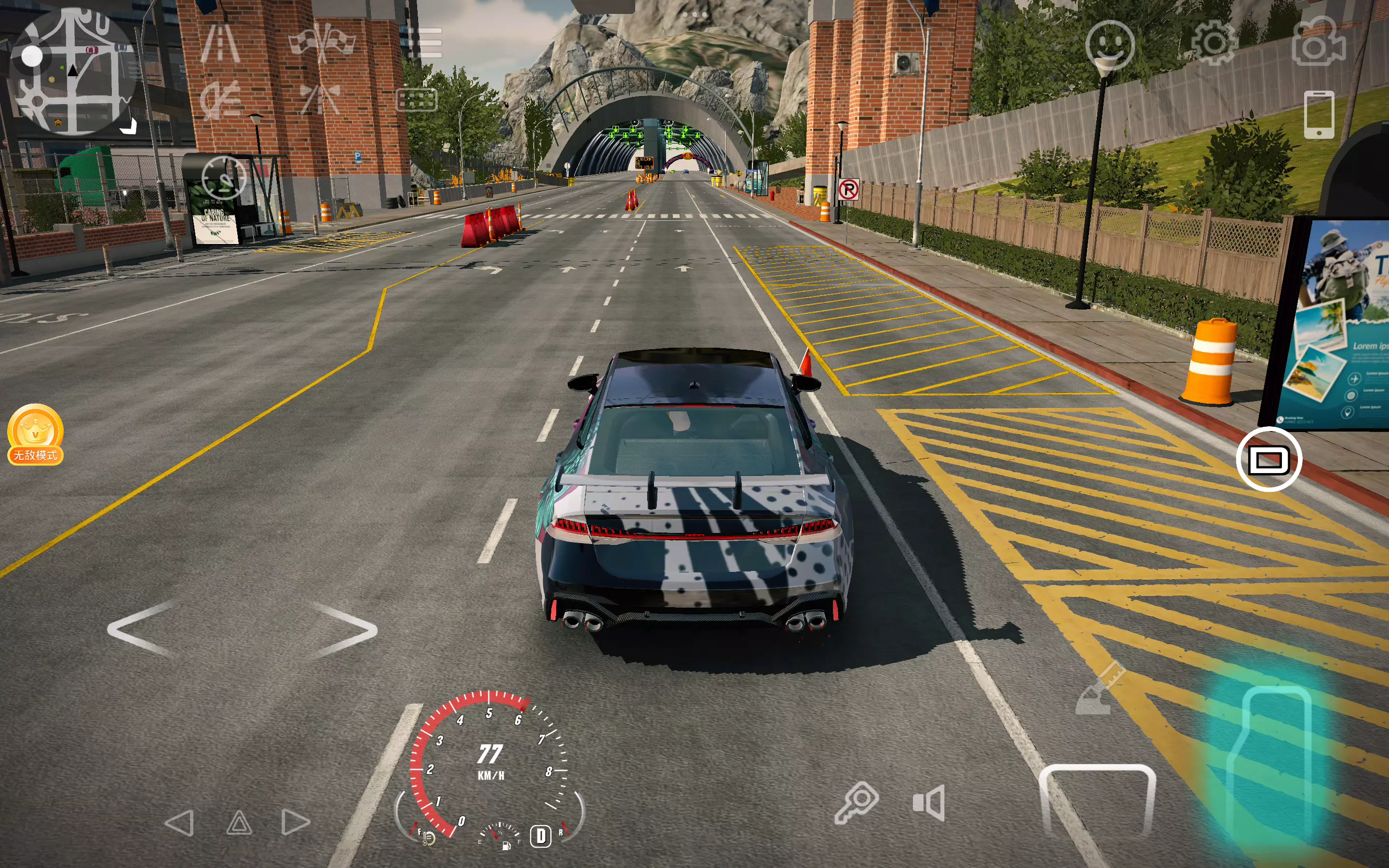
Task: Tap the D gear selector
Action: pyautogui.click(x=541, y=836)
